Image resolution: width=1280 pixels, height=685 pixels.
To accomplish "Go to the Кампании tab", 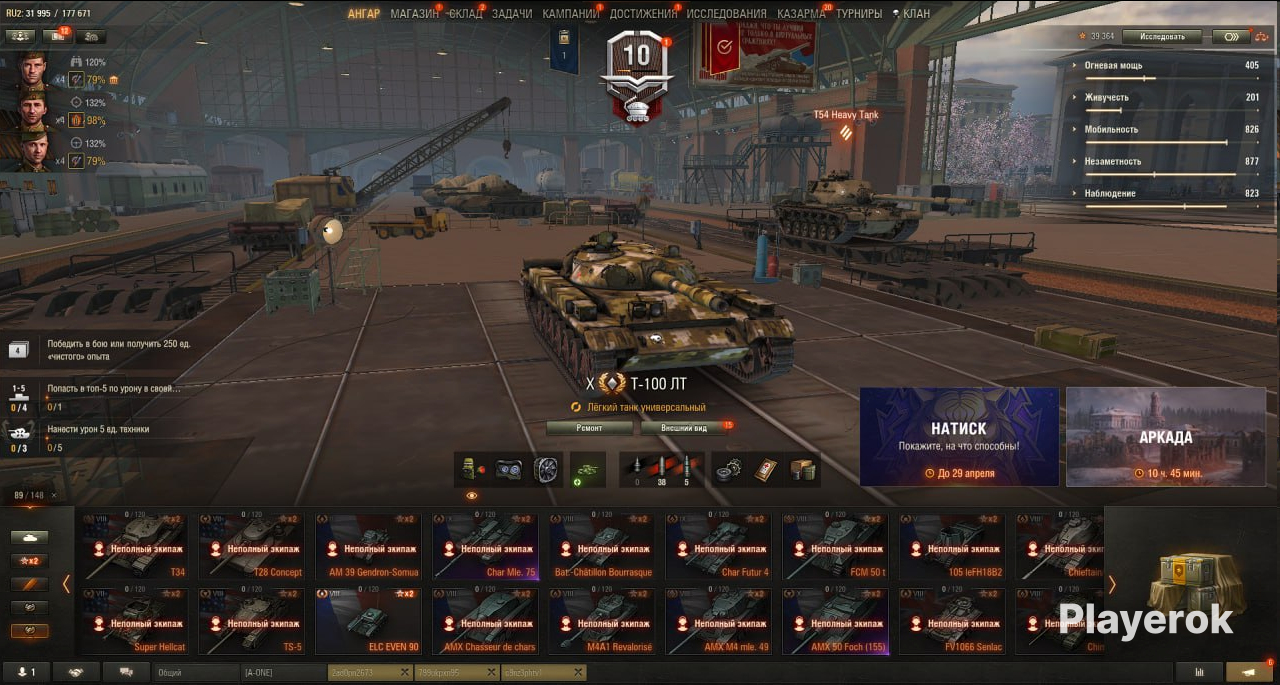I will [571, 14].
